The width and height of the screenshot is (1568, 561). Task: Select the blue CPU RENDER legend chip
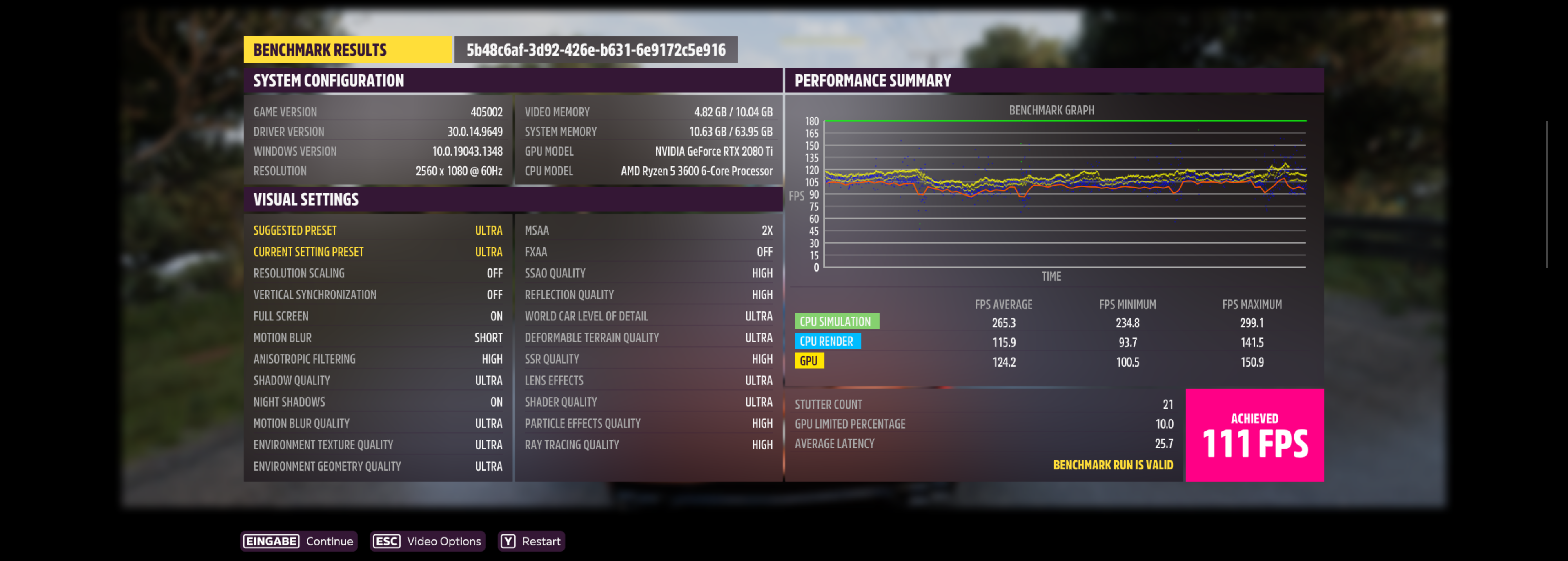828,341
